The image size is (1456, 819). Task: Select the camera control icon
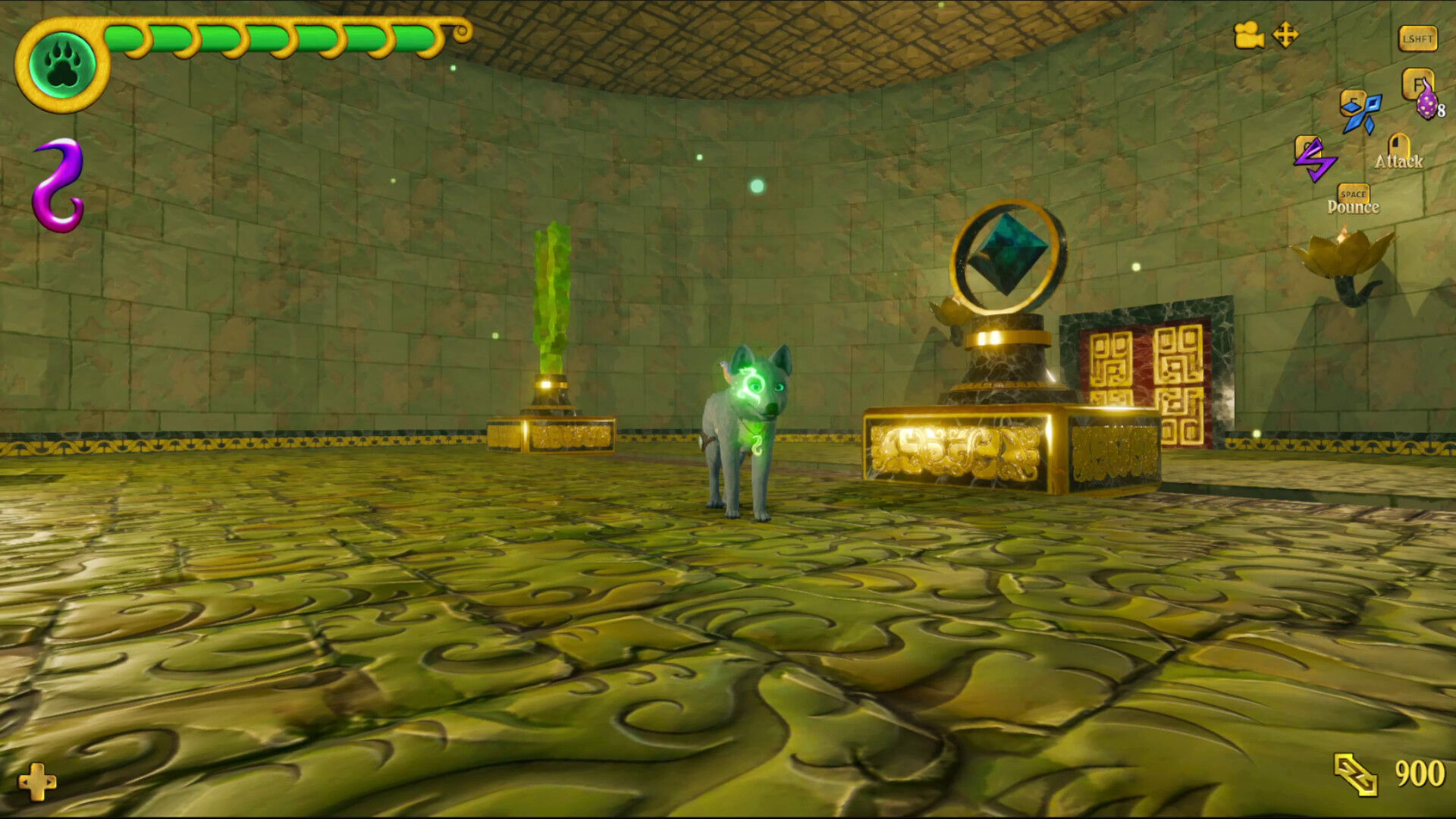(1250, 35)
